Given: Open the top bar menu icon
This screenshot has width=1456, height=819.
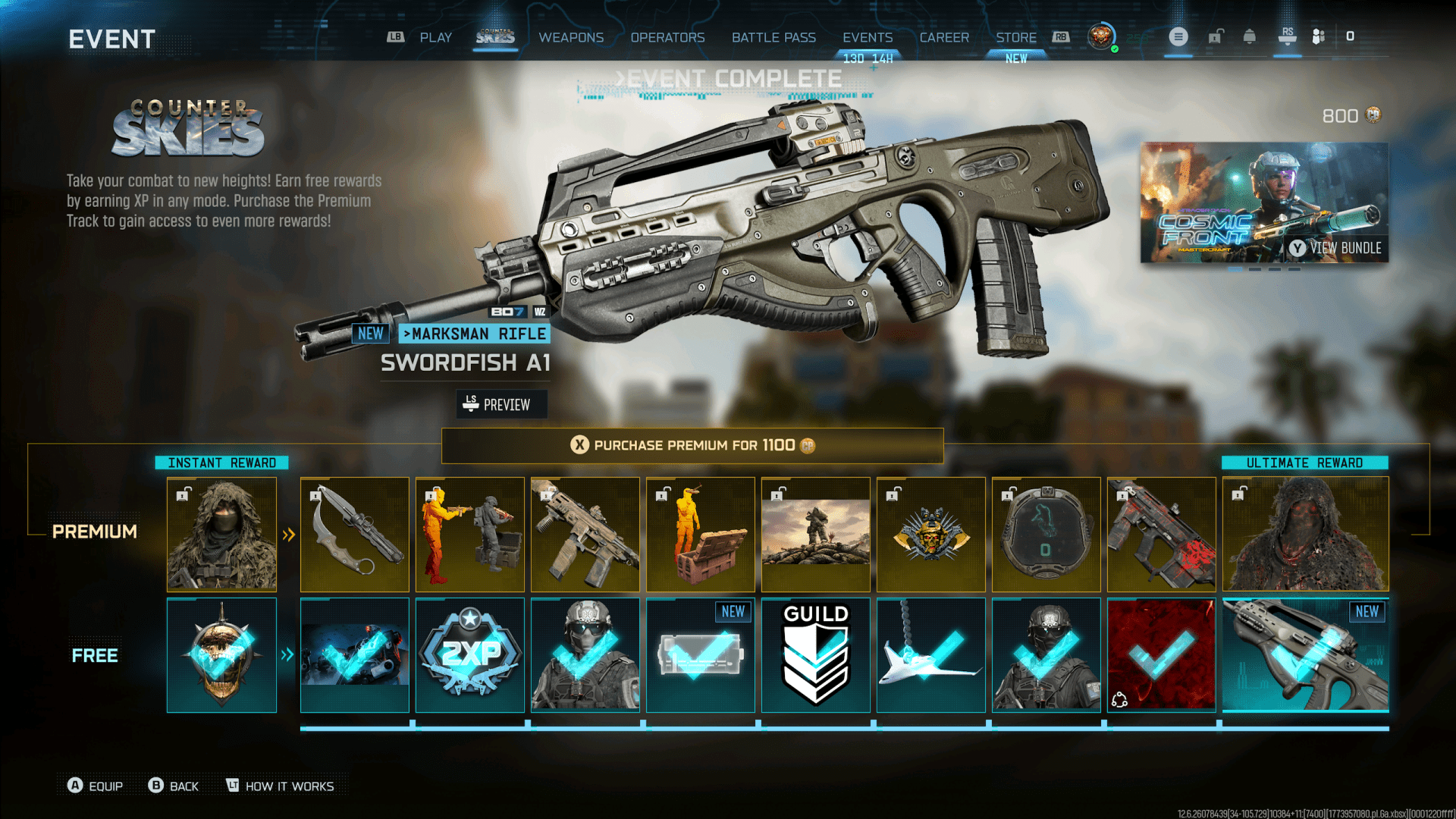Looking at the screenshot, I should coord(1178,36).
